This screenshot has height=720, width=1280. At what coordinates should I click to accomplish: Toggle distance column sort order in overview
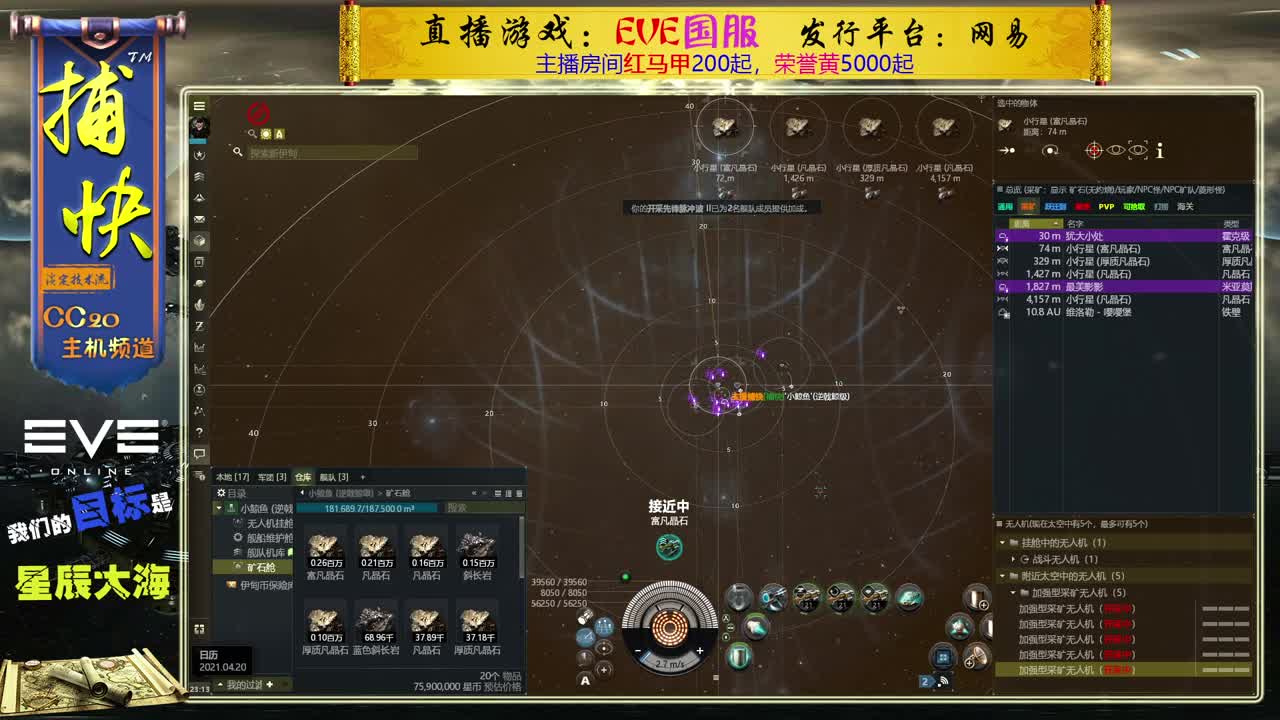1035,223
